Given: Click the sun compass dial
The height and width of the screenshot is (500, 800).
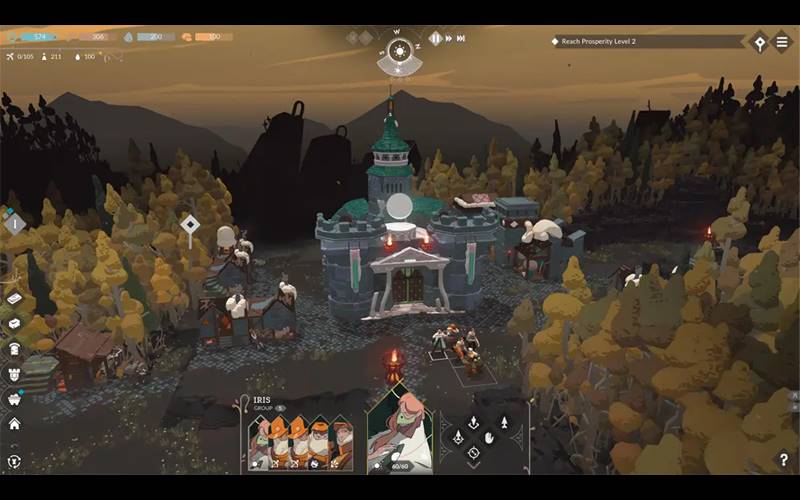Looking at the screenshot, I should click(399, 50).
